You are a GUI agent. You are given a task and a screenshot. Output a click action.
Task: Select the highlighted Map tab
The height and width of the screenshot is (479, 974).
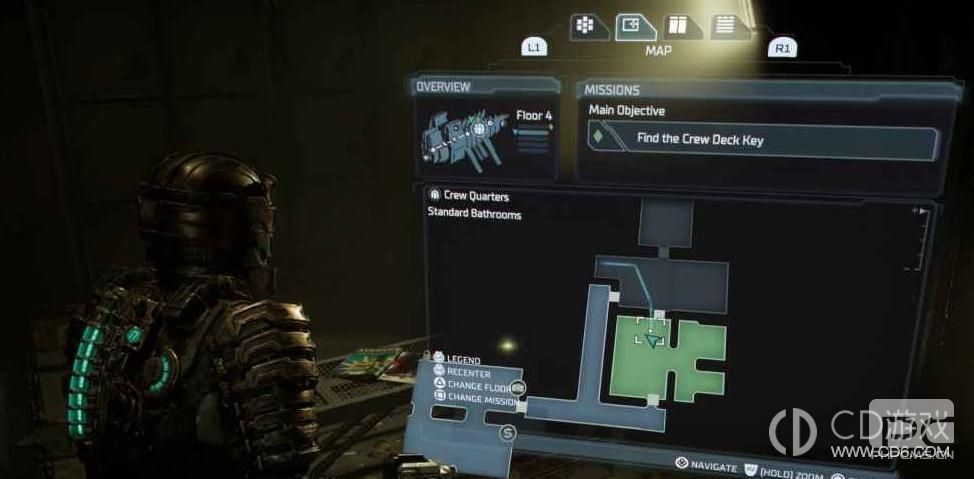tap(634, 26)
